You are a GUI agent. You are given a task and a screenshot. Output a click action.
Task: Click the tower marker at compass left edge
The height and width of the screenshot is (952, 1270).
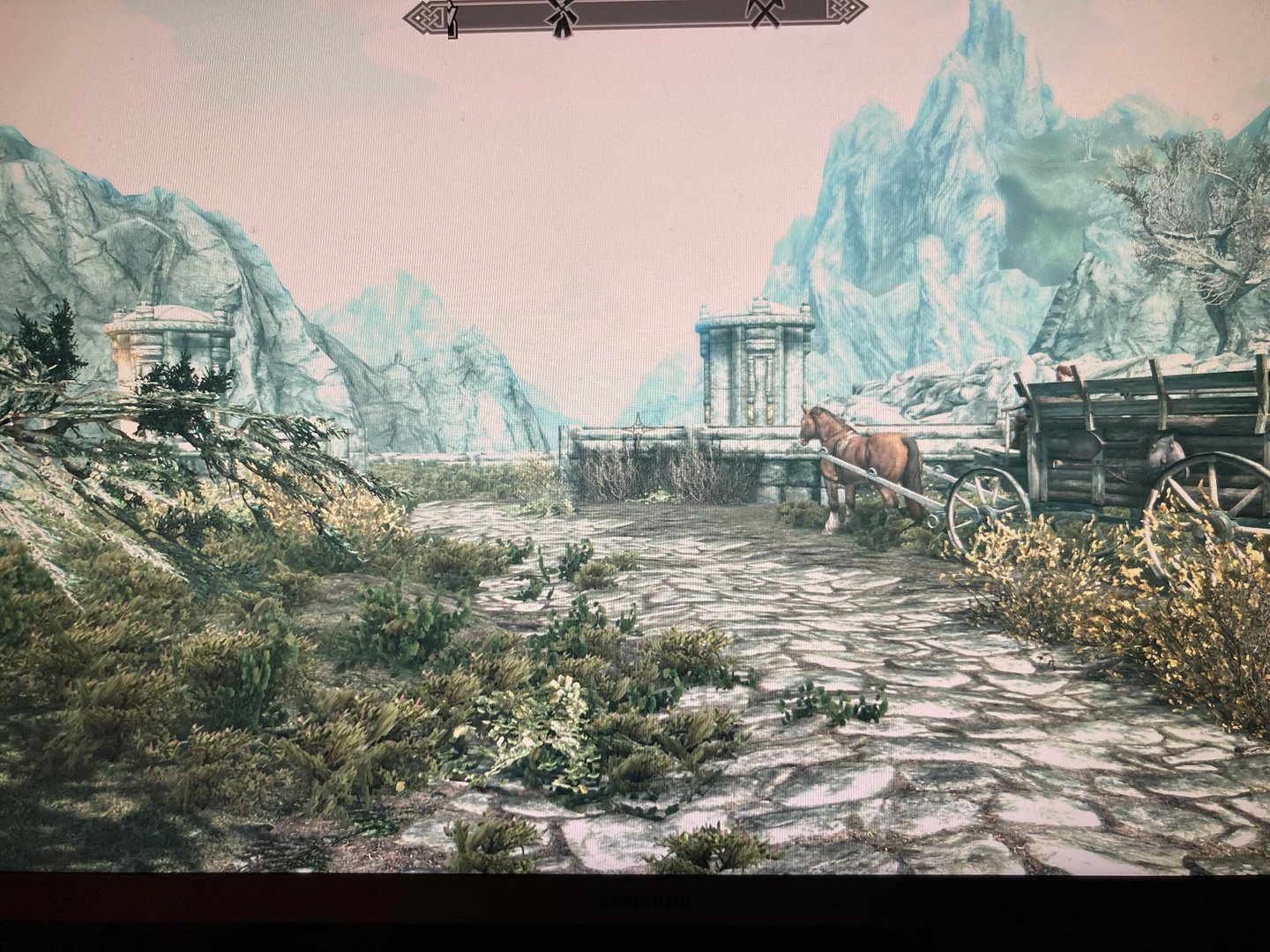coord(453,19)
